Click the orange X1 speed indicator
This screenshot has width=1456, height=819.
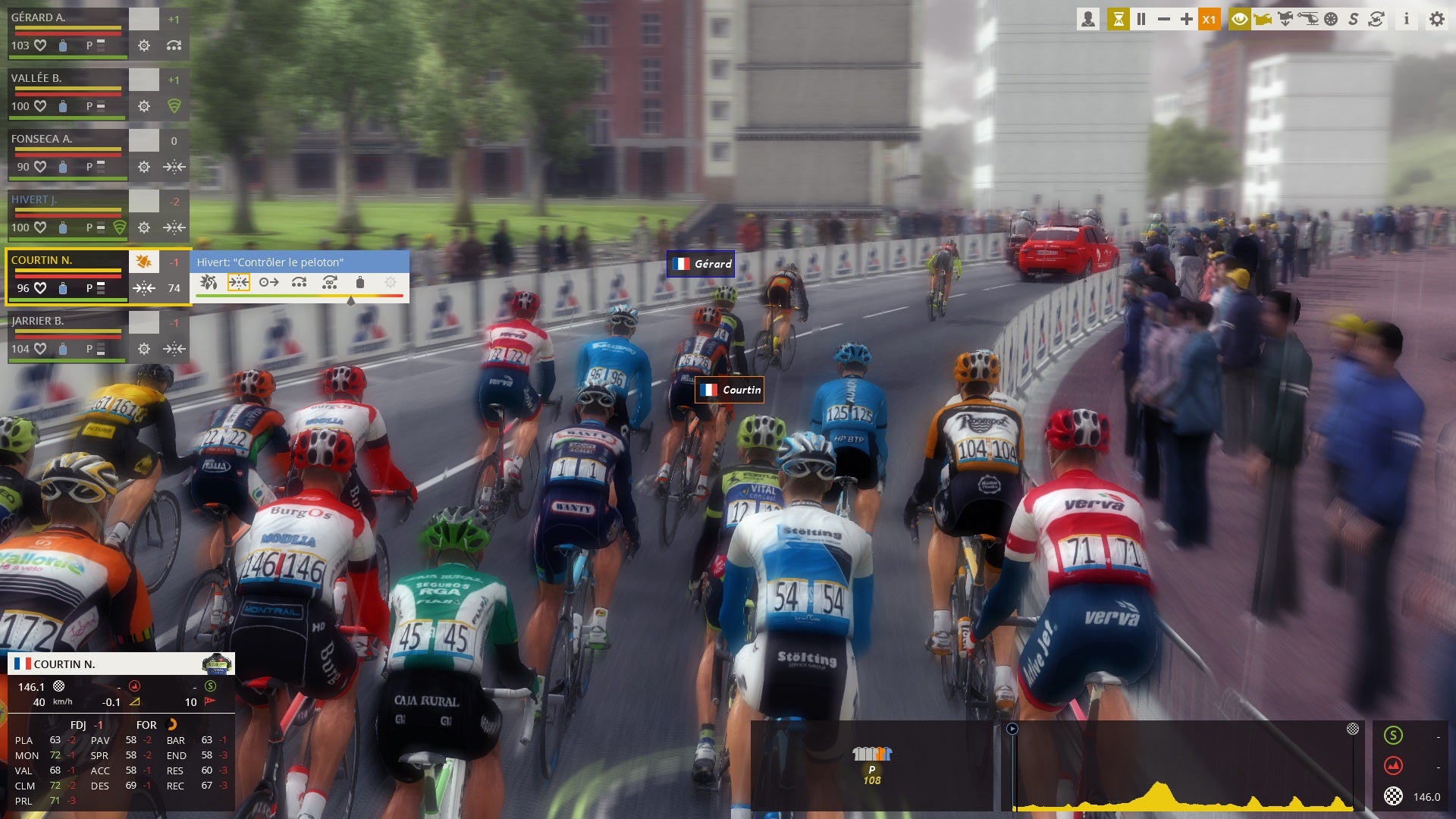point(1210,19)
